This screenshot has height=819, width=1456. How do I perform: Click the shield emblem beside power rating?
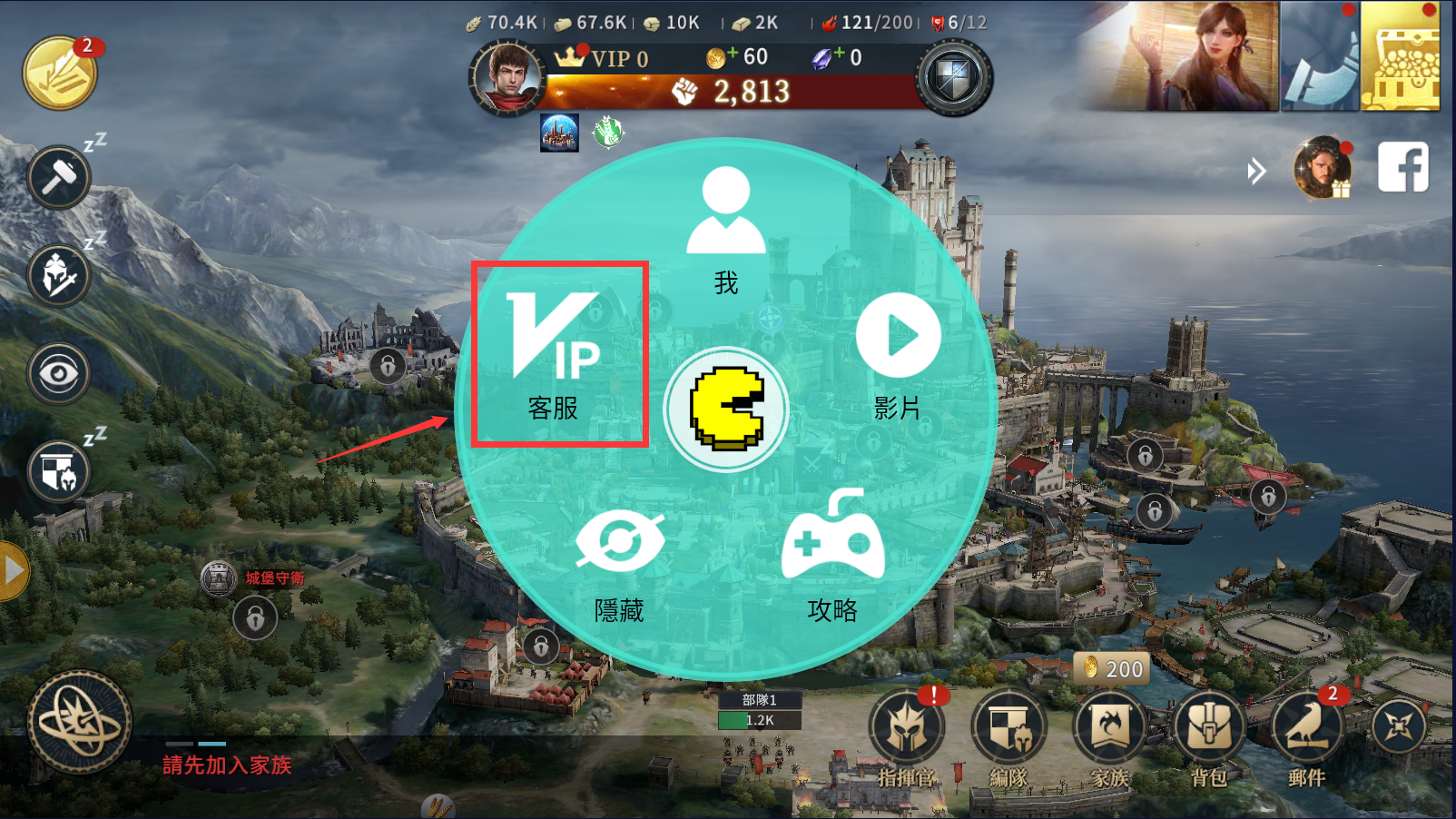click(x=952, y=79)
